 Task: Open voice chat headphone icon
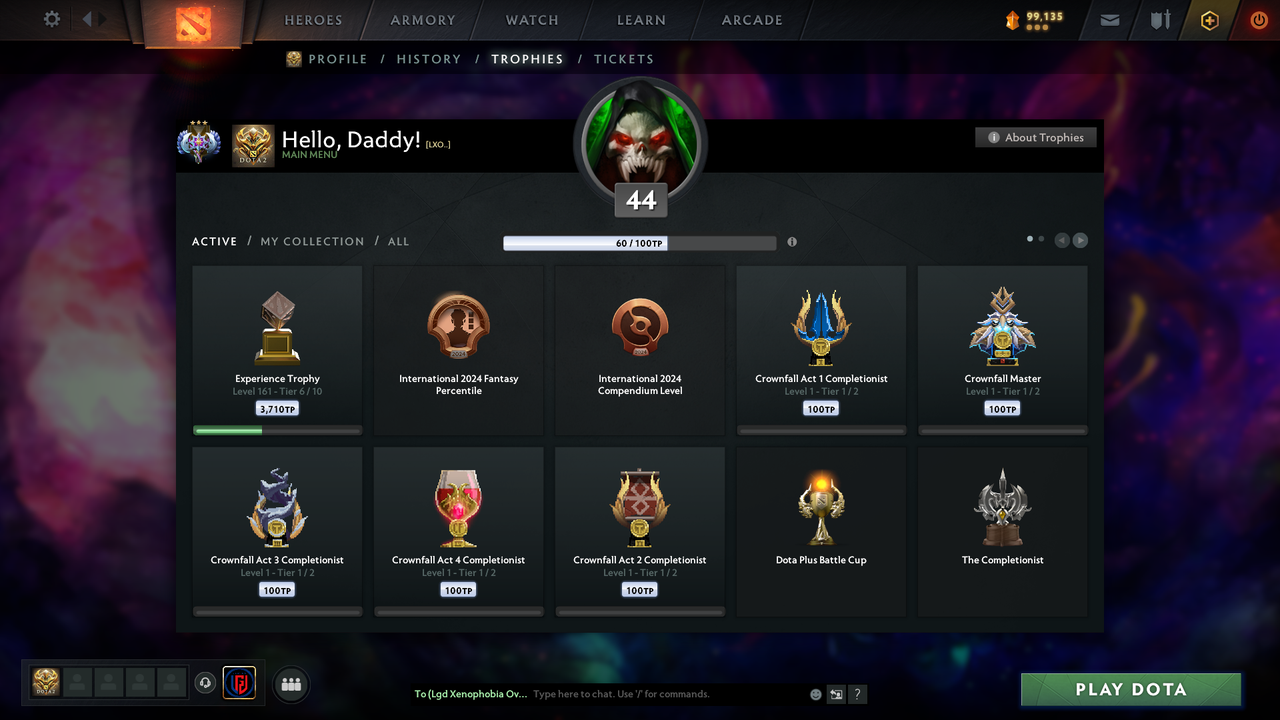tap(206, 682)
